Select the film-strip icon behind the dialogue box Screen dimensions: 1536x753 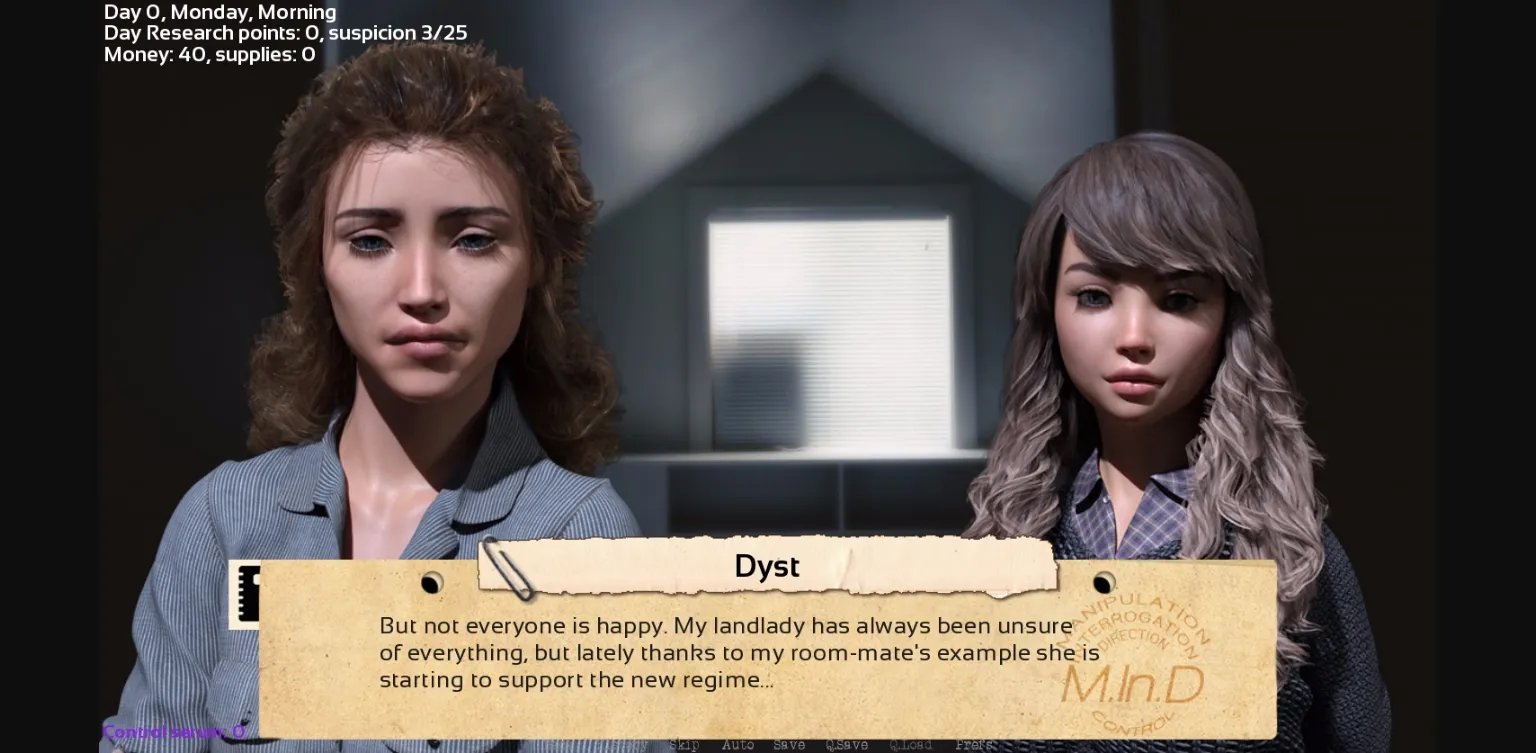(x=250, y=595)
